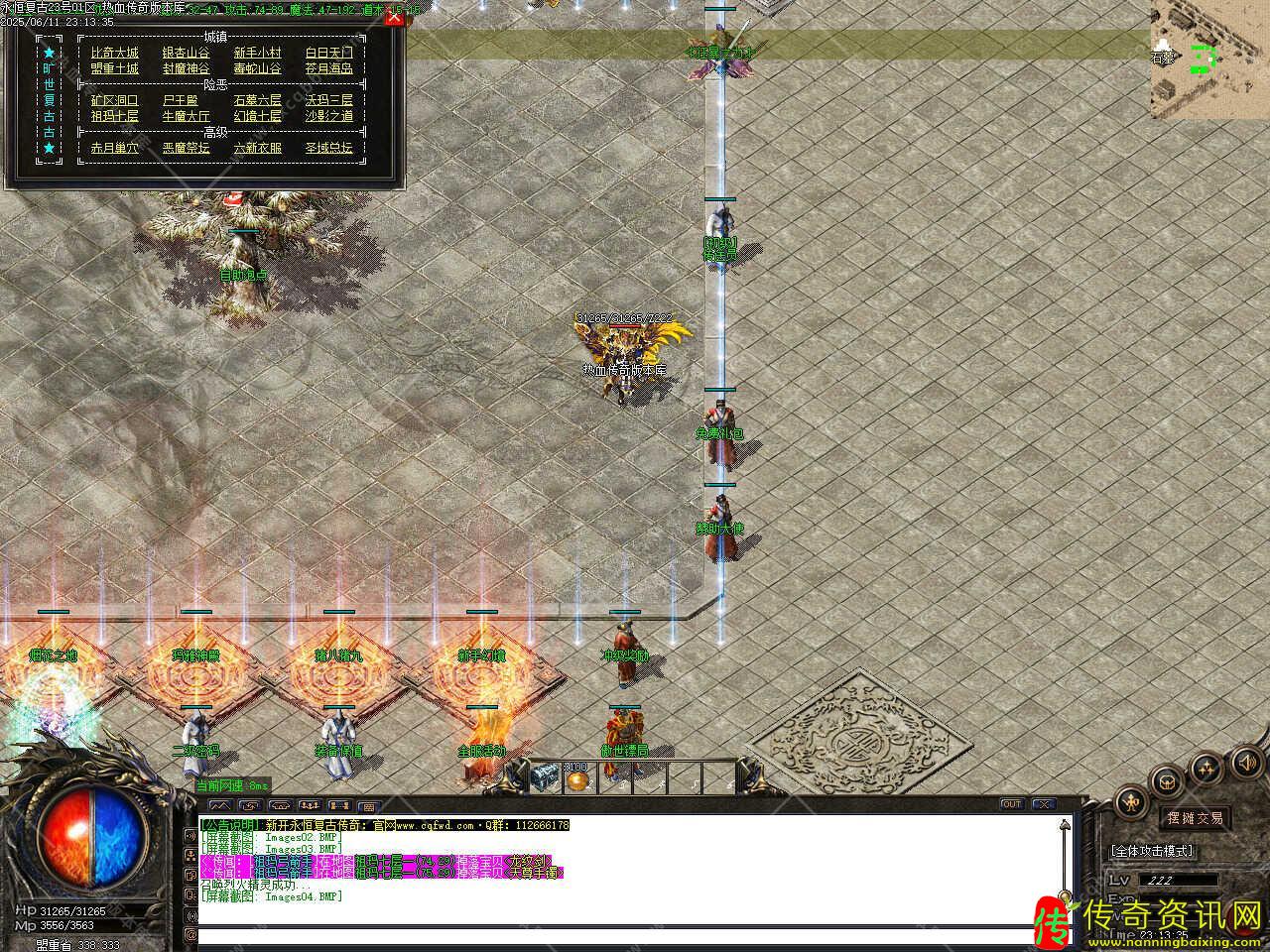Viewport: 1270px width, 952px height.
Task: Close the teleport menu with the red X
Action: [x=394, y=17]
